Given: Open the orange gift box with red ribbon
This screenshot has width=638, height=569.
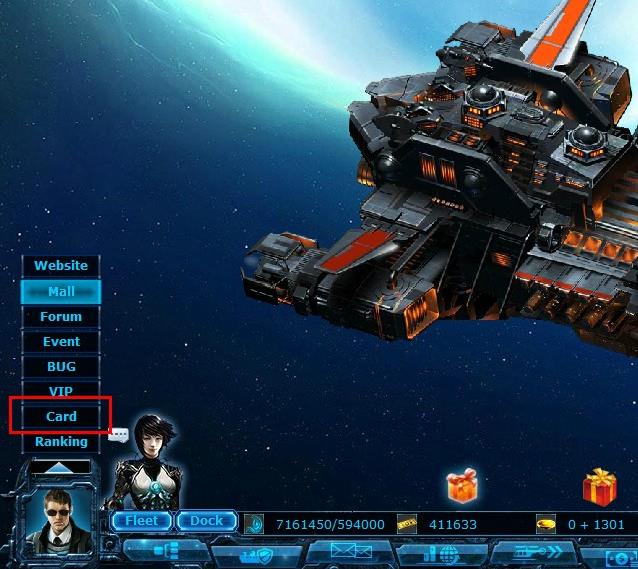Looking at the screenshot, I should tap(463, 487).
